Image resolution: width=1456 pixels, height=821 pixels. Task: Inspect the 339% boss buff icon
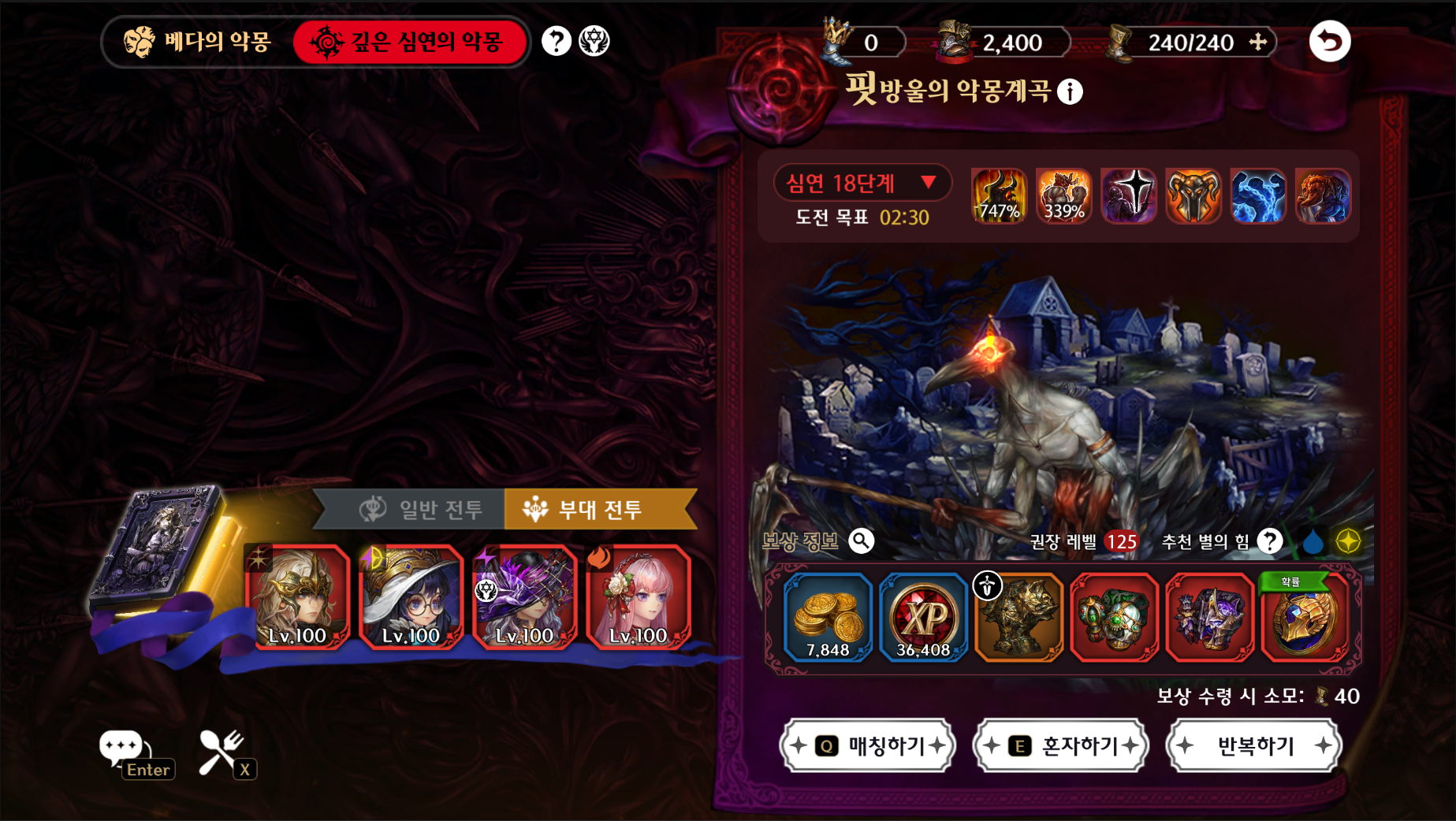click(1063, 195)
